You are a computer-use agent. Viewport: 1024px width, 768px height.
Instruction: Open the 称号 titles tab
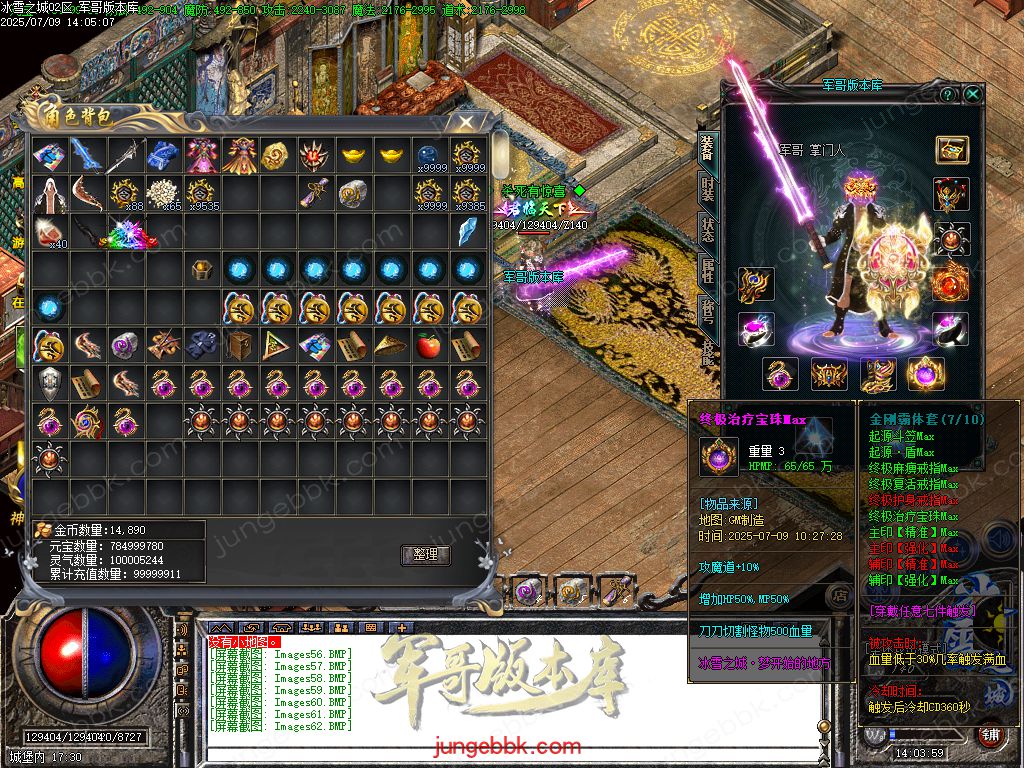(x=707, y=311)
